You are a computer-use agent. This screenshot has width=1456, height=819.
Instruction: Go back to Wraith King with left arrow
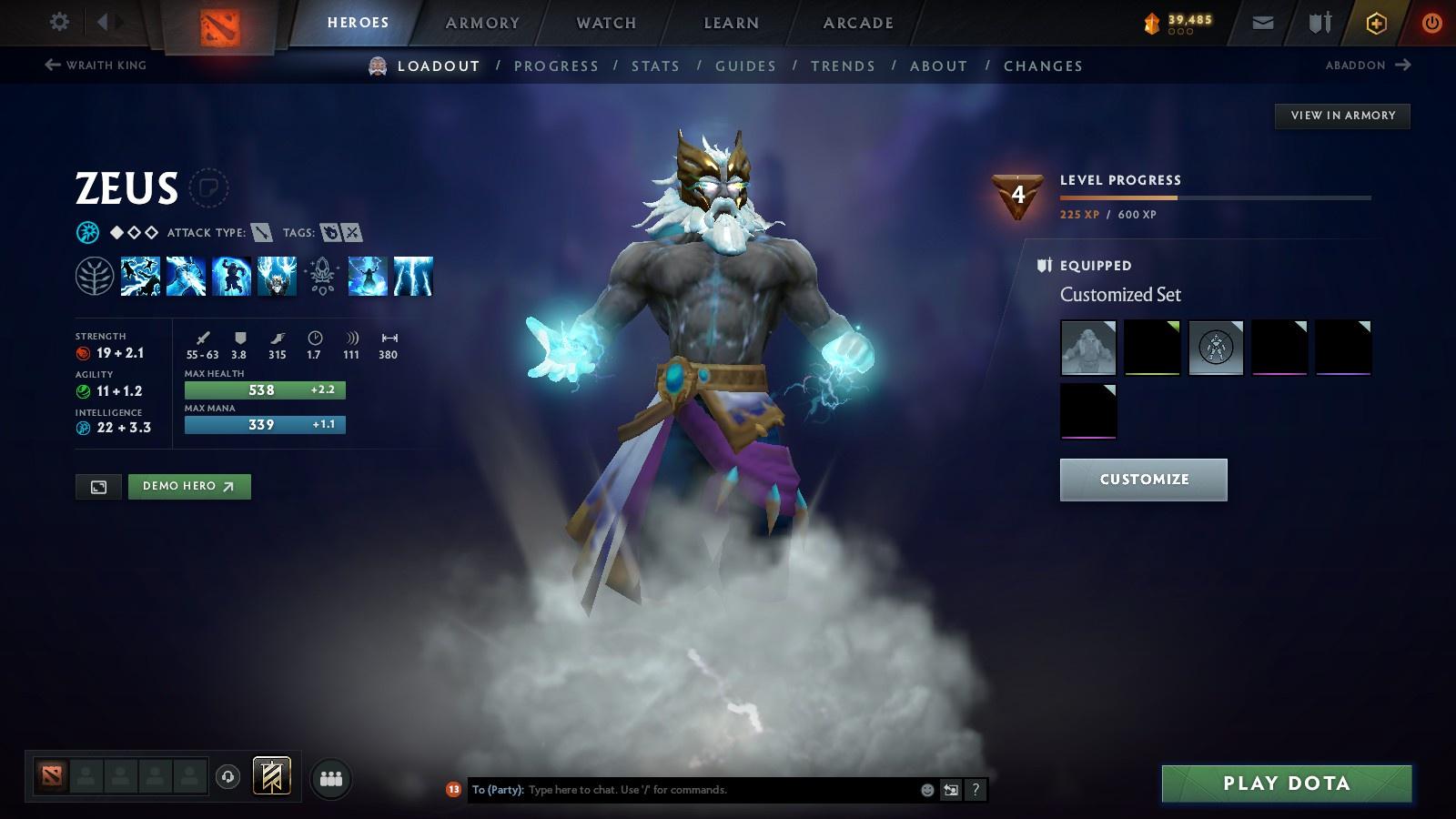tap(52, 64)
